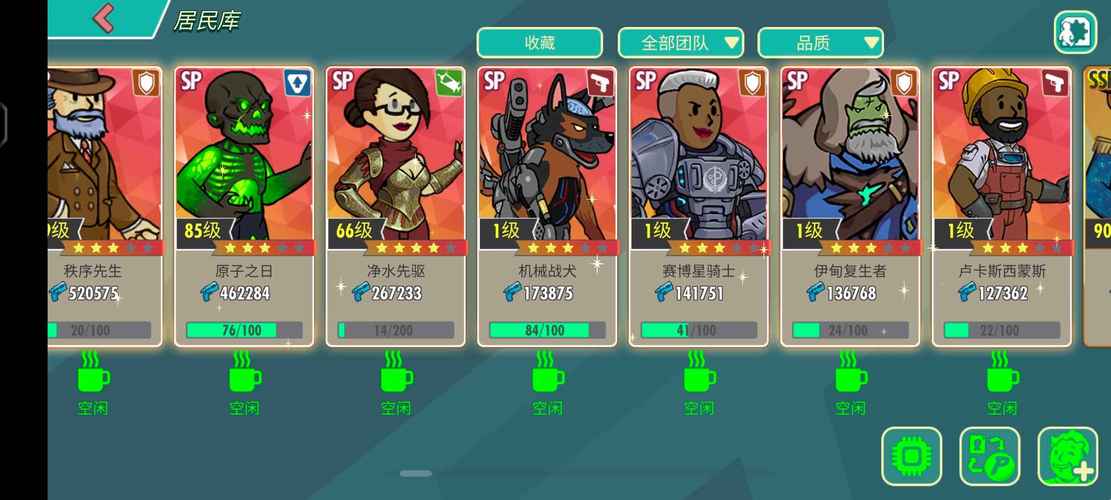1111x500 pixels.
Task: Open the 收藏 favorites filter
Action: 539,43
